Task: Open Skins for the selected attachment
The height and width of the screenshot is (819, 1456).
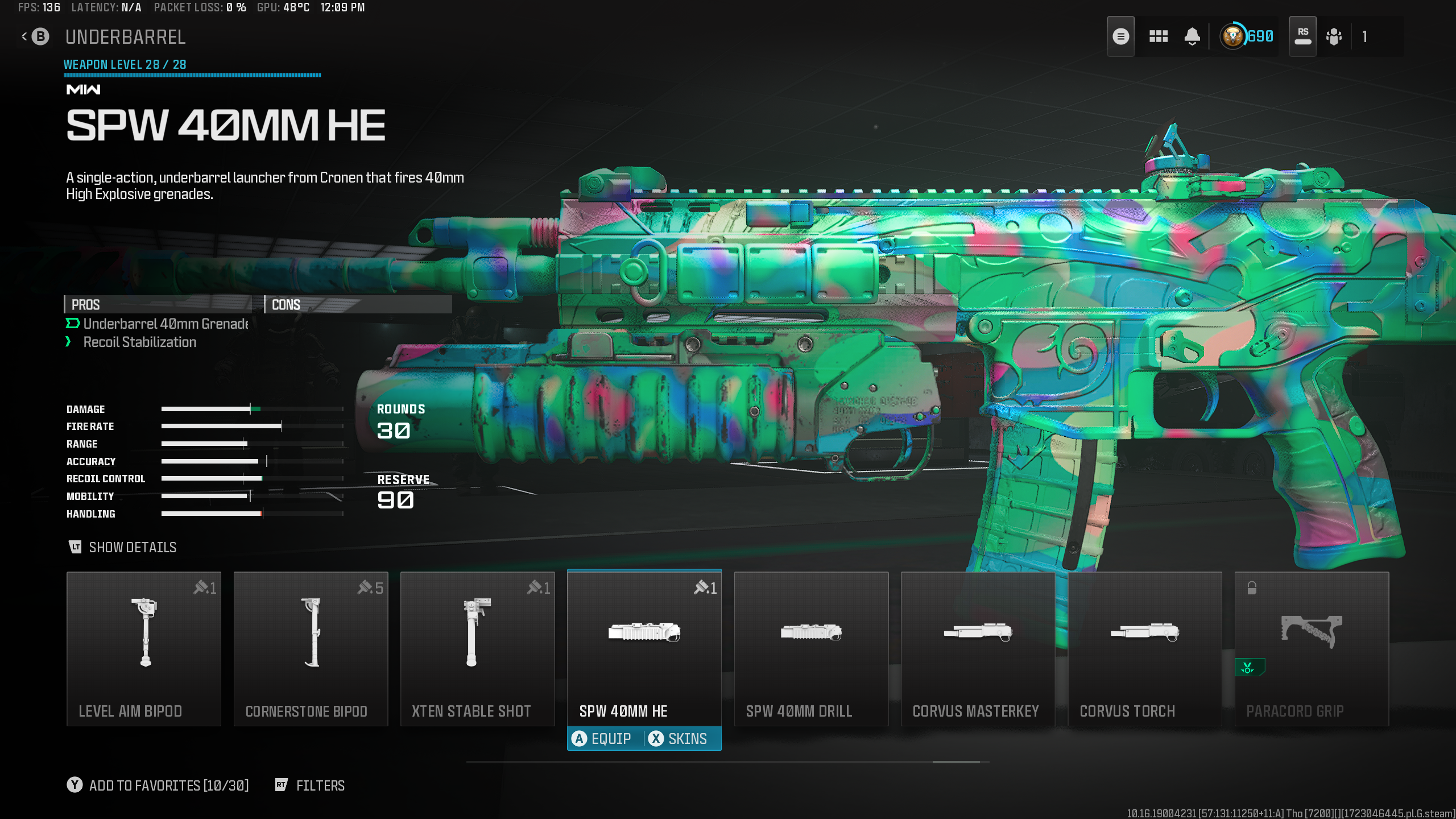Action: (x=680, y=739)
